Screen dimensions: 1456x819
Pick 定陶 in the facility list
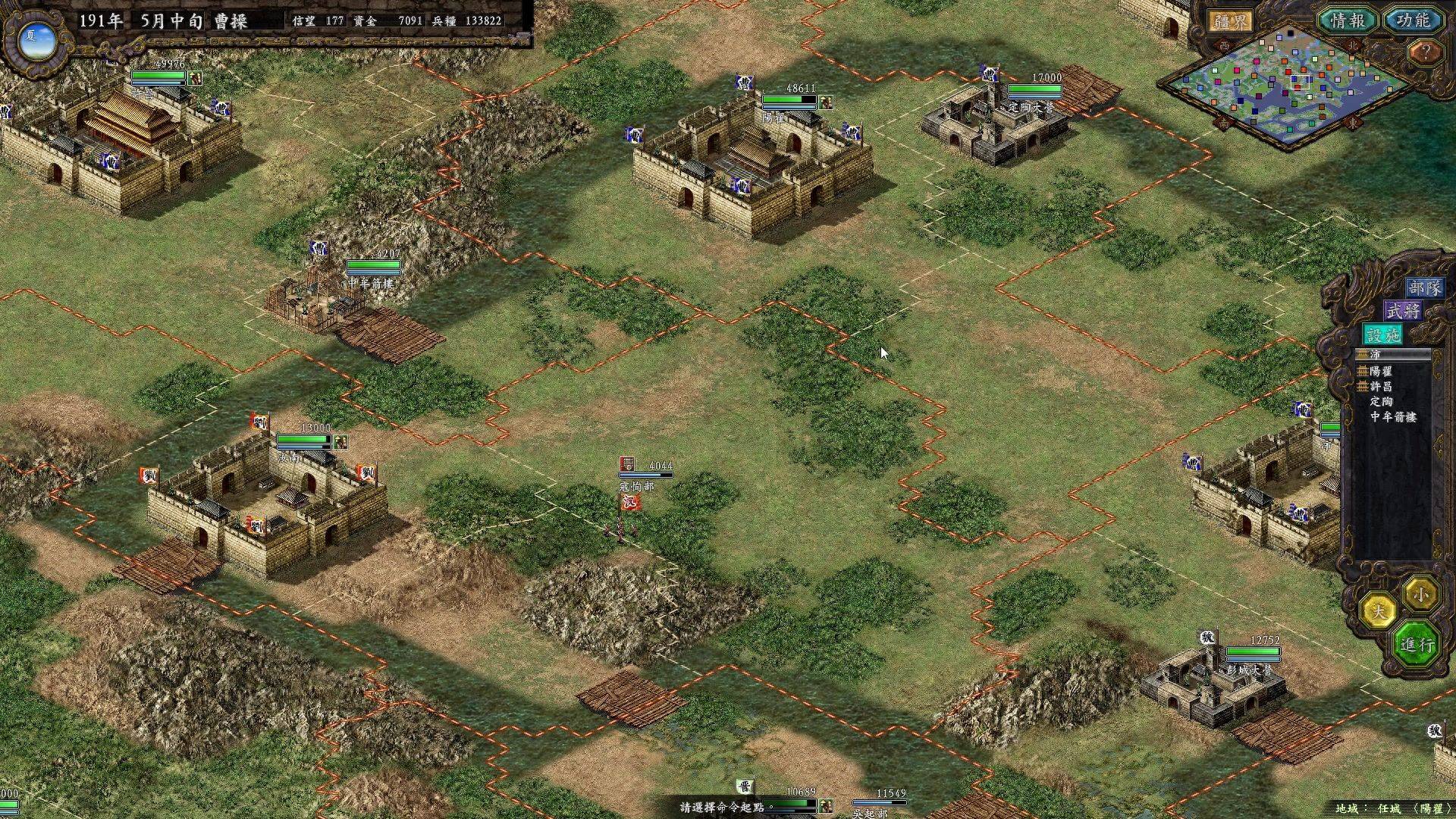1381,401
